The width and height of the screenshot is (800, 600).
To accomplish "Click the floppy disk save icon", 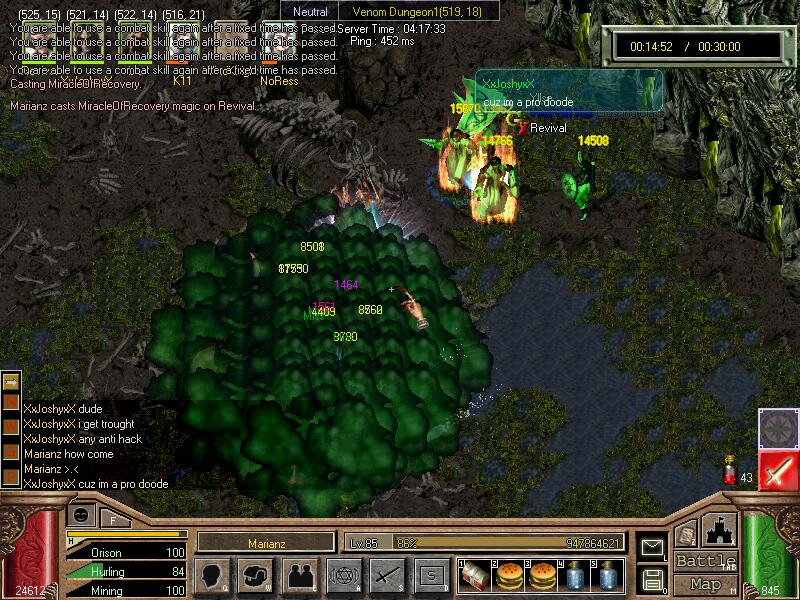I will click(x=652, y=579).
